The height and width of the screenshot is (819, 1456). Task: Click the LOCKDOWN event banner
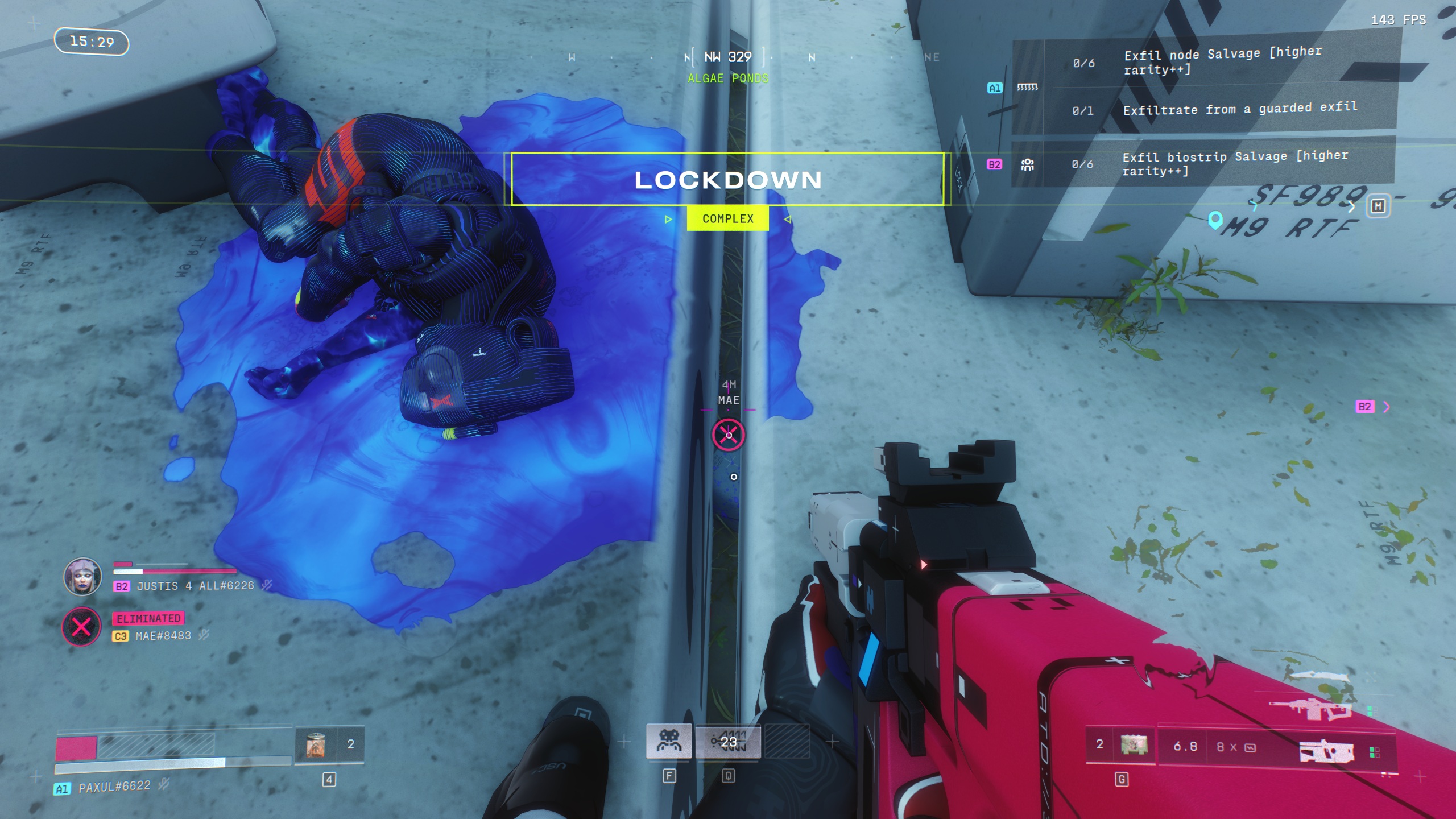(x=727, y=179)
